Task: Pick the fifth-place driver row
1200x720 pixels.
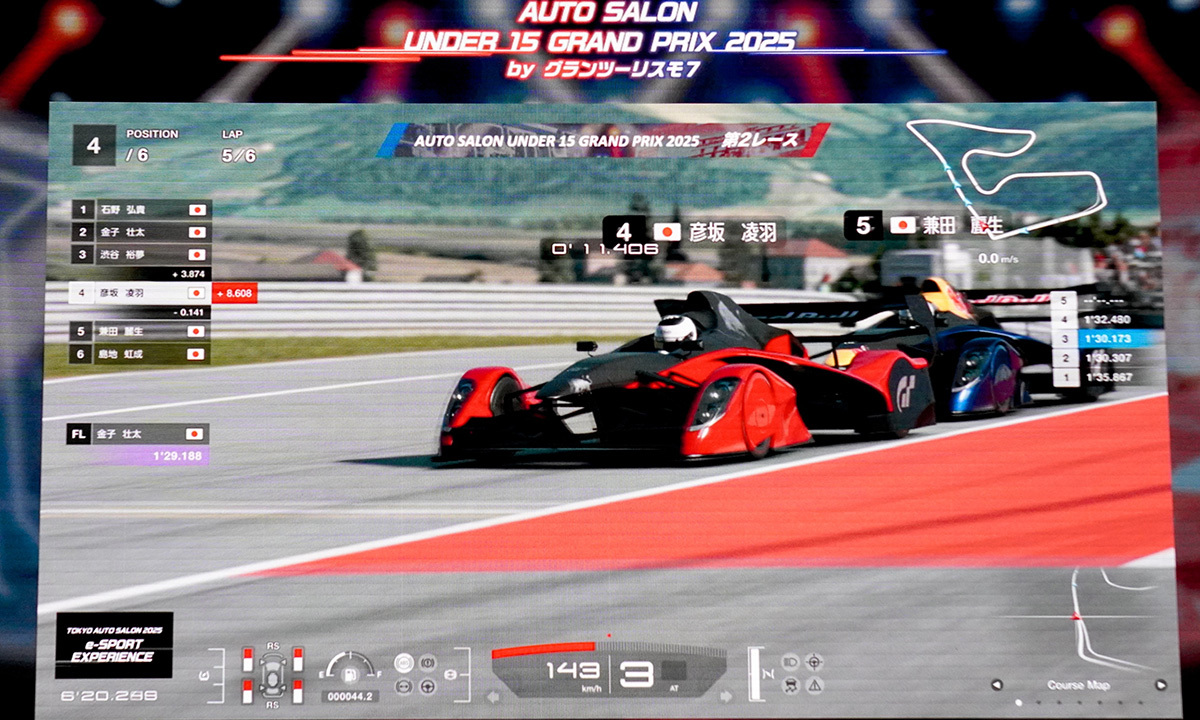Action: (138, 331)
